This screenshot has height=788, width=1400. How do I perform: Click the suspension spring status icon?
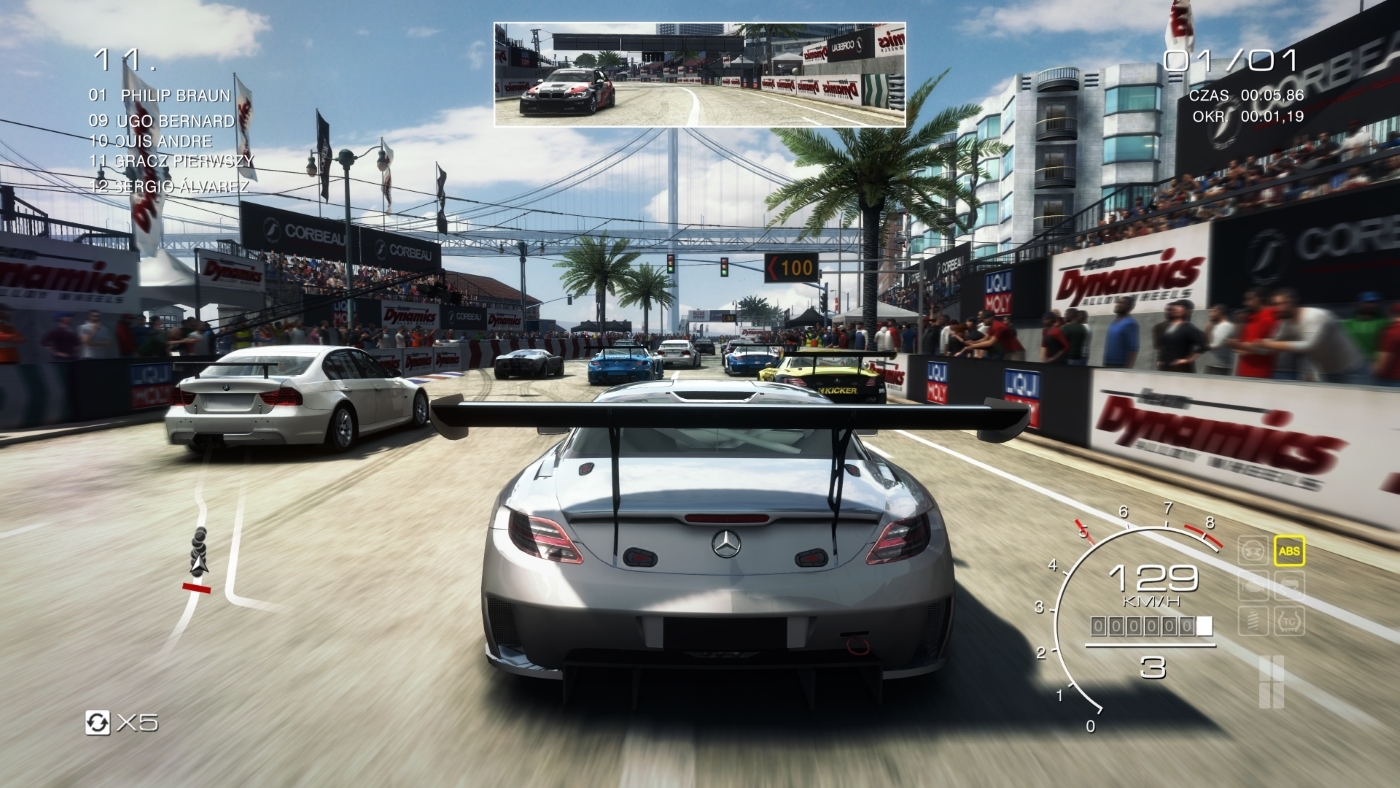click(x=1253, y=620)
